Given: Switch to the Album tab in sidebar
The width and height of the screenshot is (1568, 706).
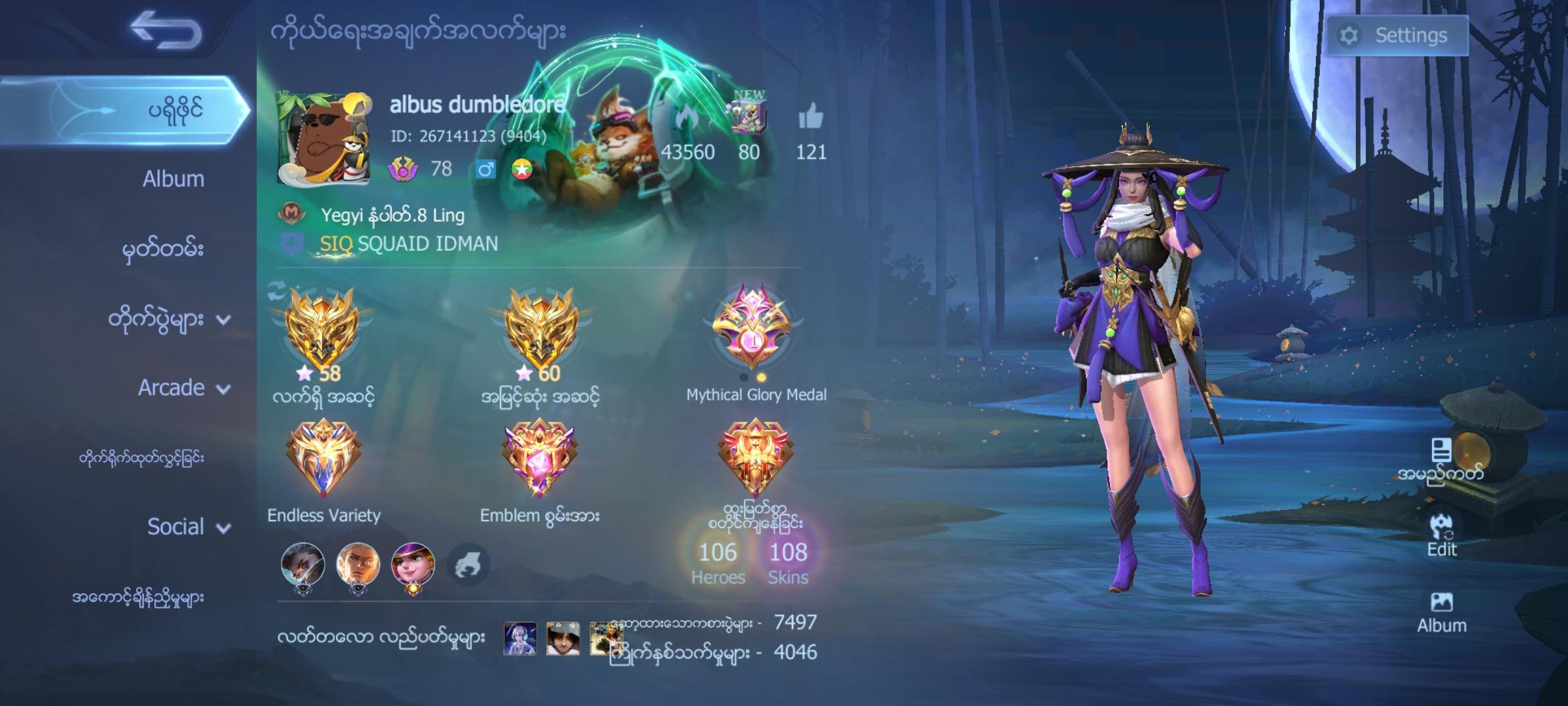Looking at the screenshot, I should click(x=172, y=178).
